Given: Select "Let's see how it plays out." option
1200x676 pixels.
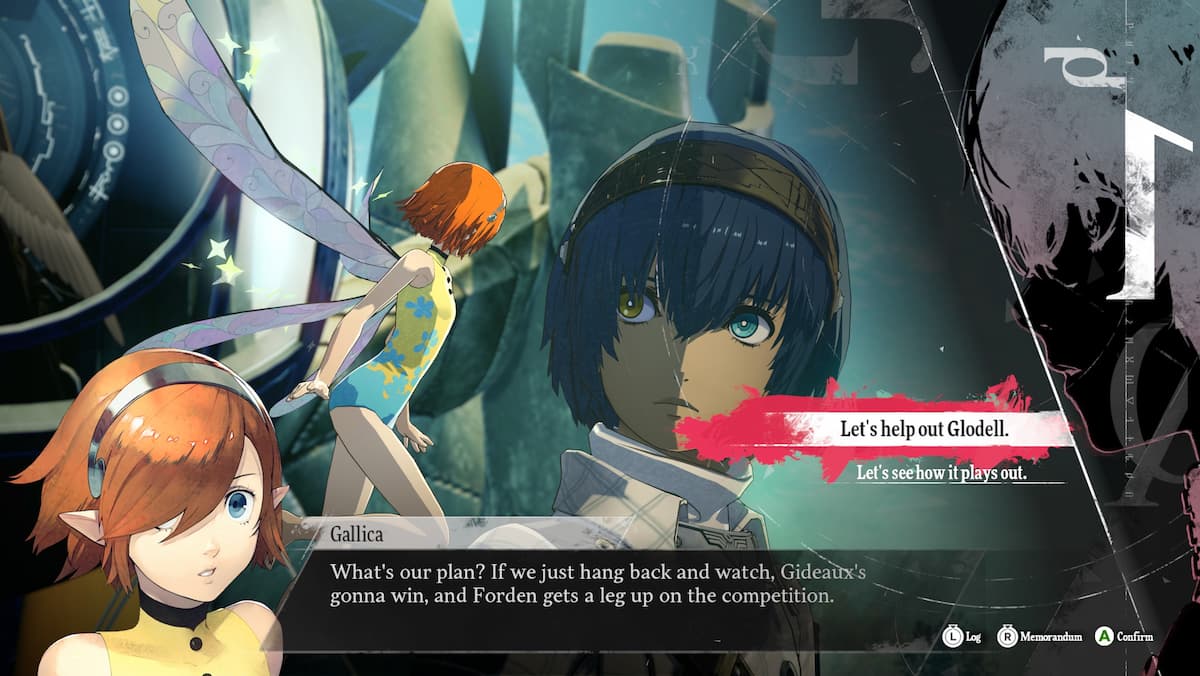Looking at the screenshot, I should point(941,473).
